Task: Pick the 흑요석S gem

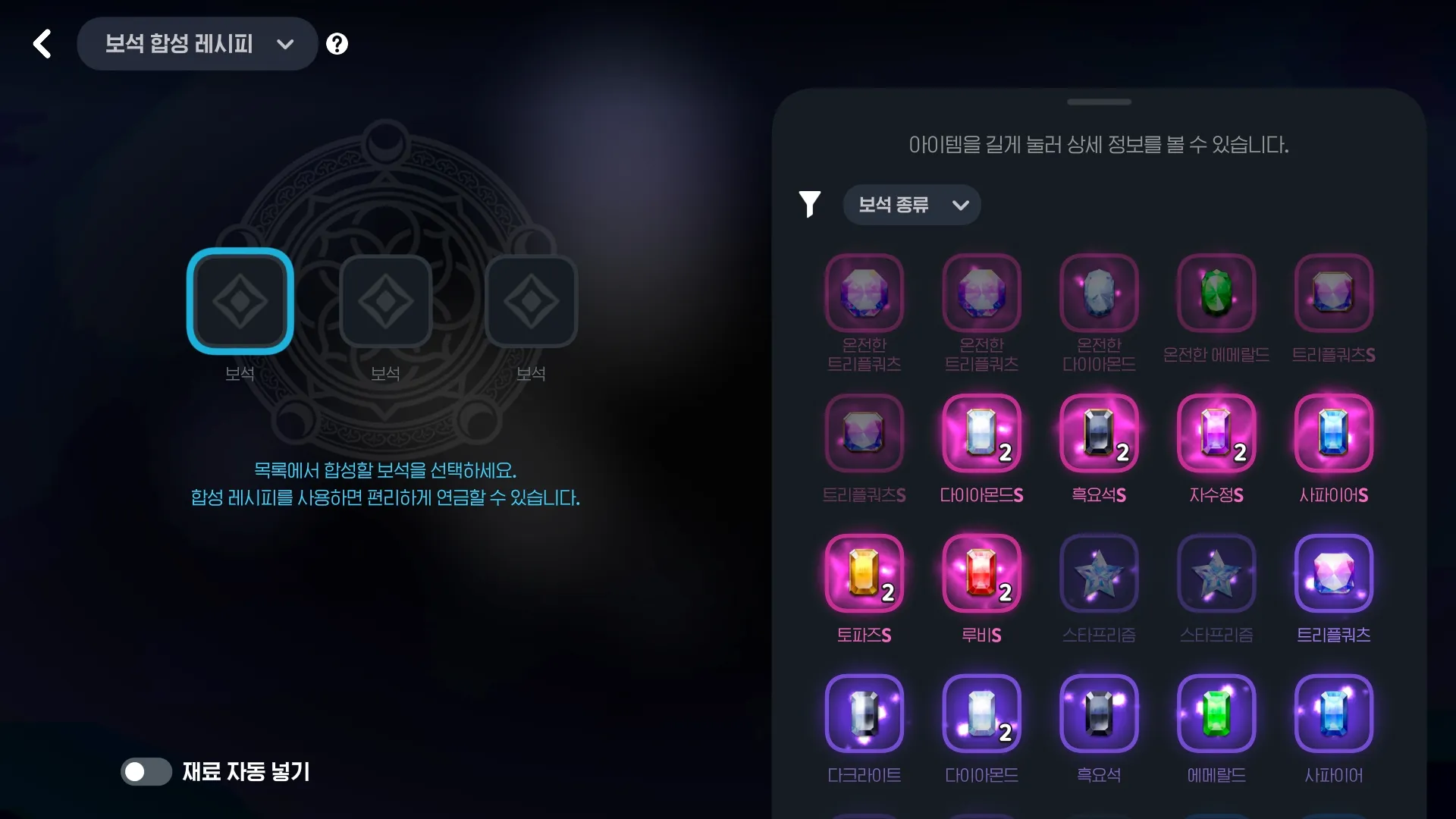Action: click(1099, 433)
